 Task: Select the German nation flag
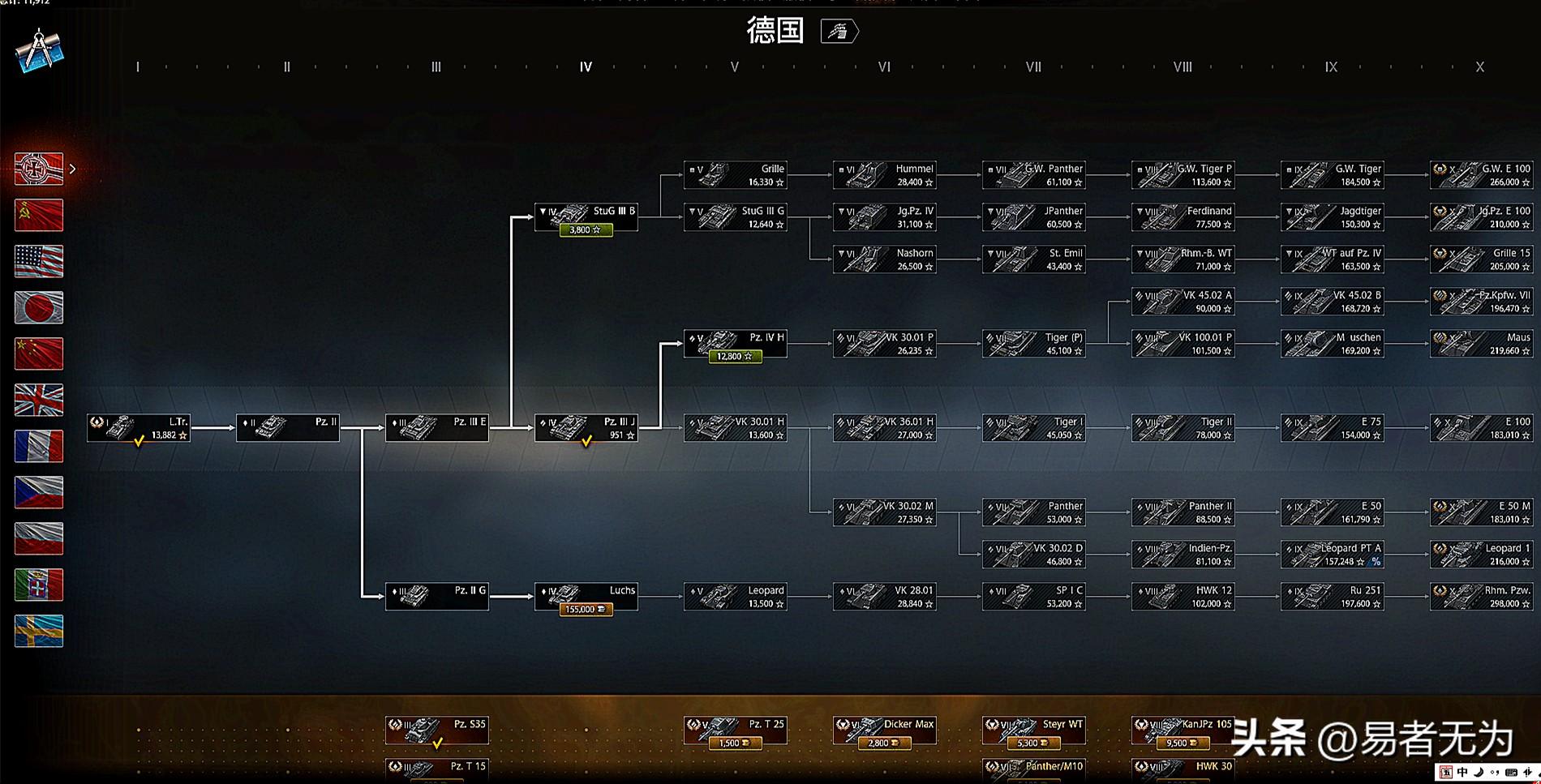click(39, 169)
